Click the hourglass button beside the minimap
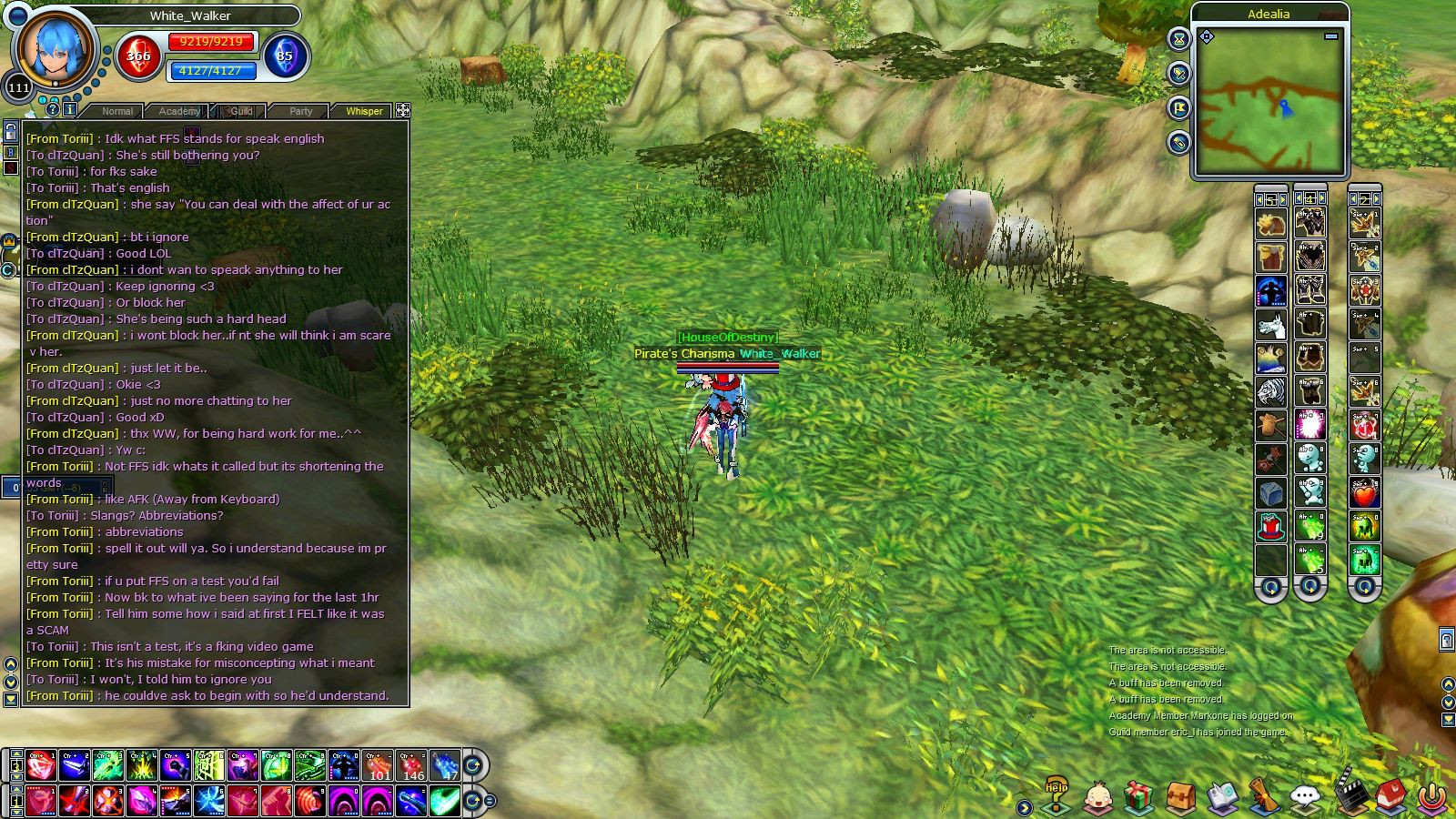Viewport: 1456px width, 819px height. 1179,39
